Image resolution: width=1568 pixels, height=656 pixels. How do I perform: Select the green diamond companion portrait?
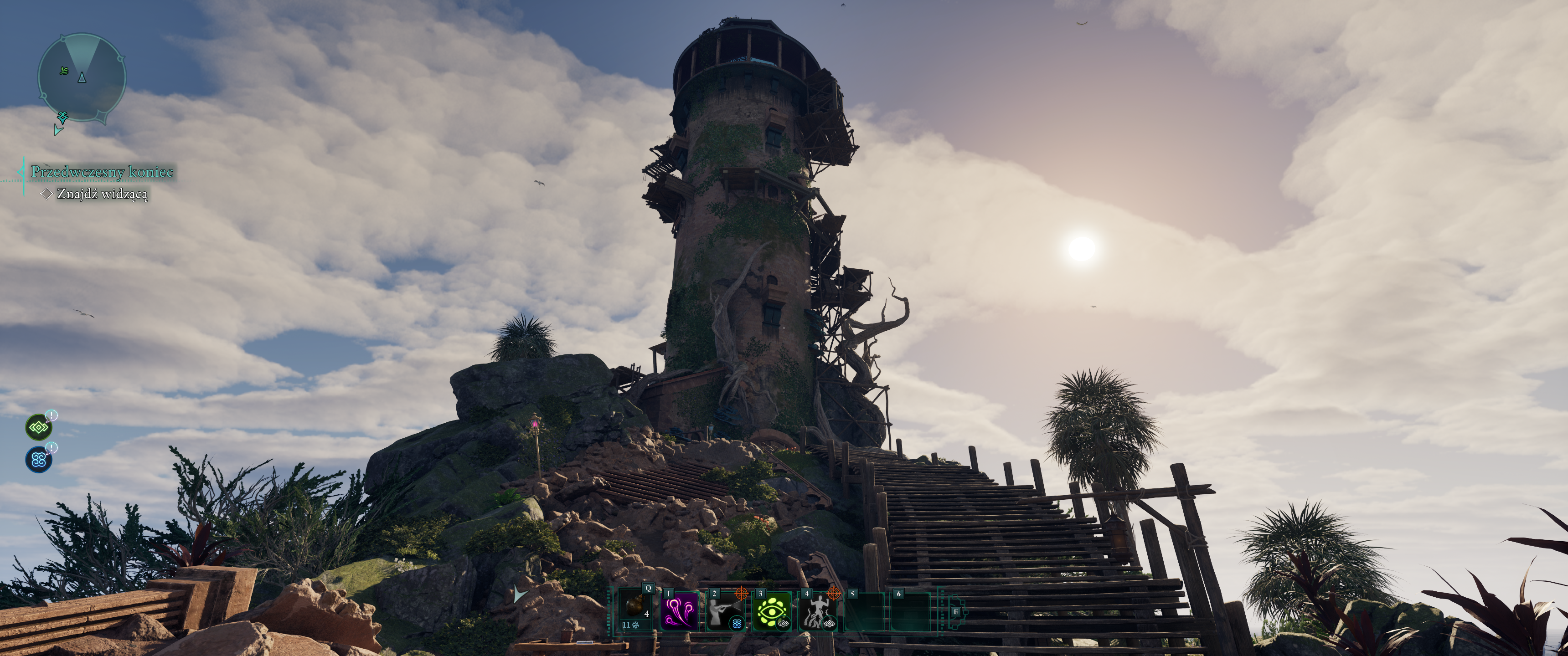pos(38,427)
